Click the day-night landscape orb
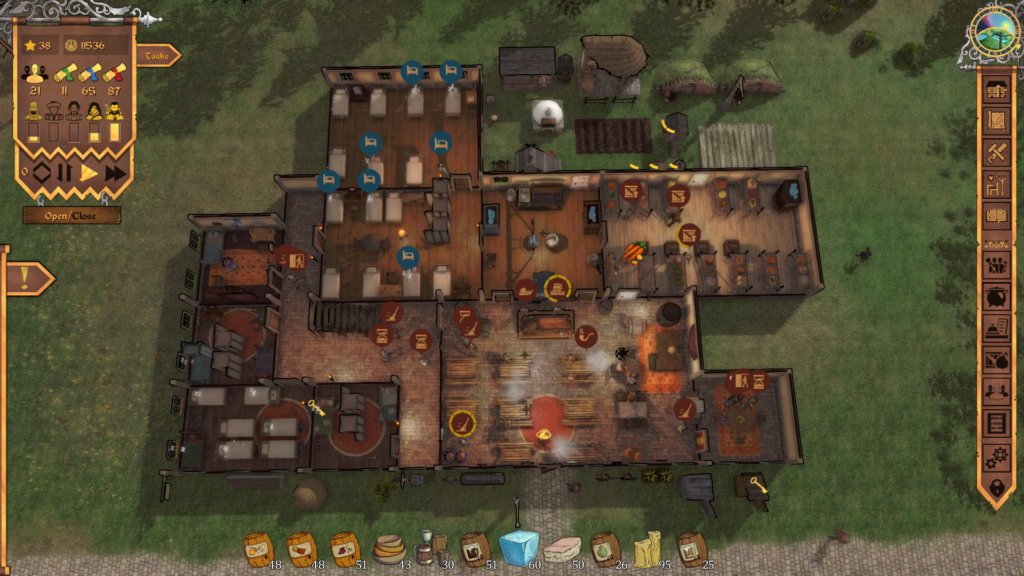This screenshot has height=576, width=1024. point(994,29)
